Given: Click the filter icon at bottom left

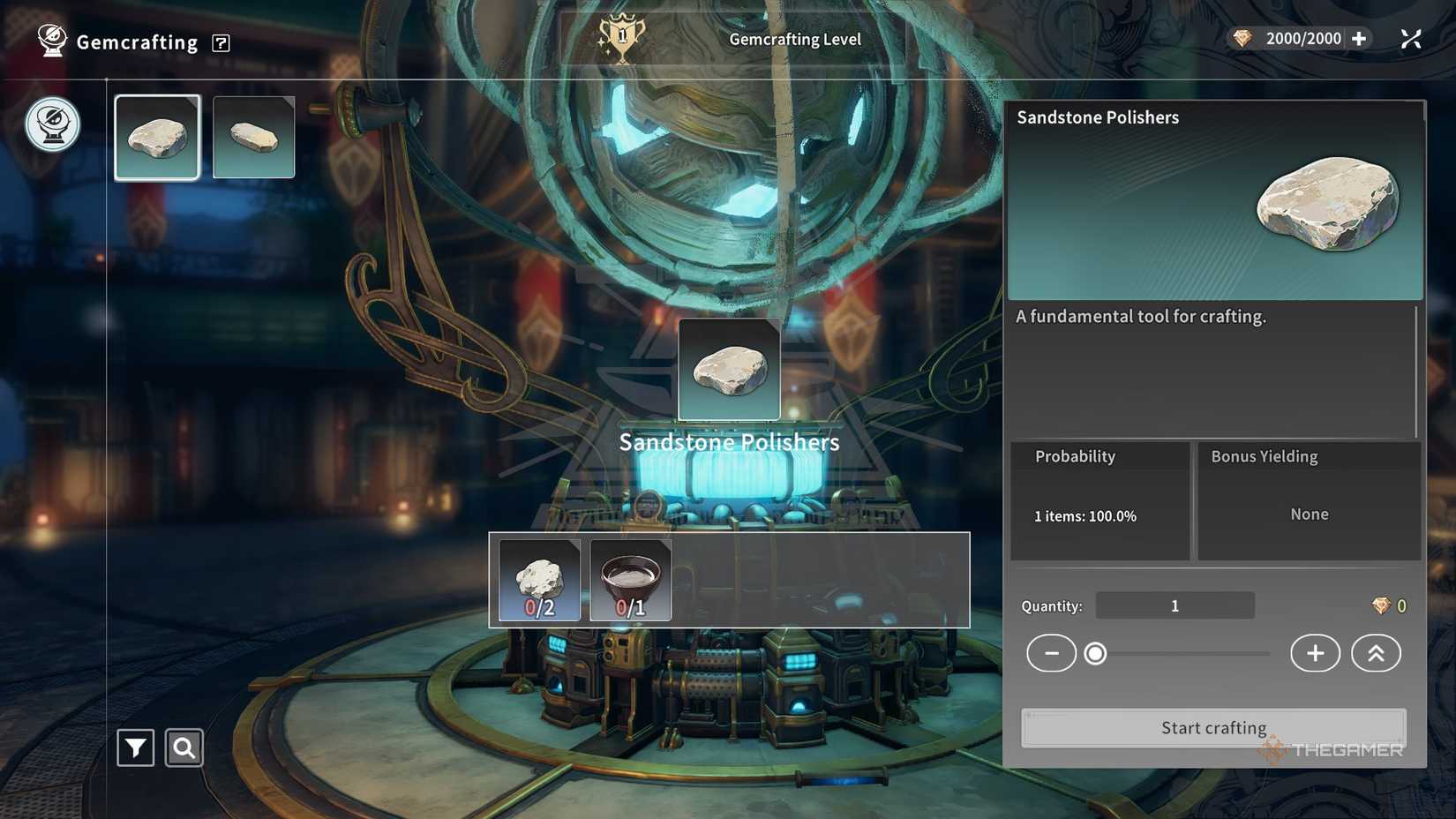Looking at the screenshot, I should [134, 747].
